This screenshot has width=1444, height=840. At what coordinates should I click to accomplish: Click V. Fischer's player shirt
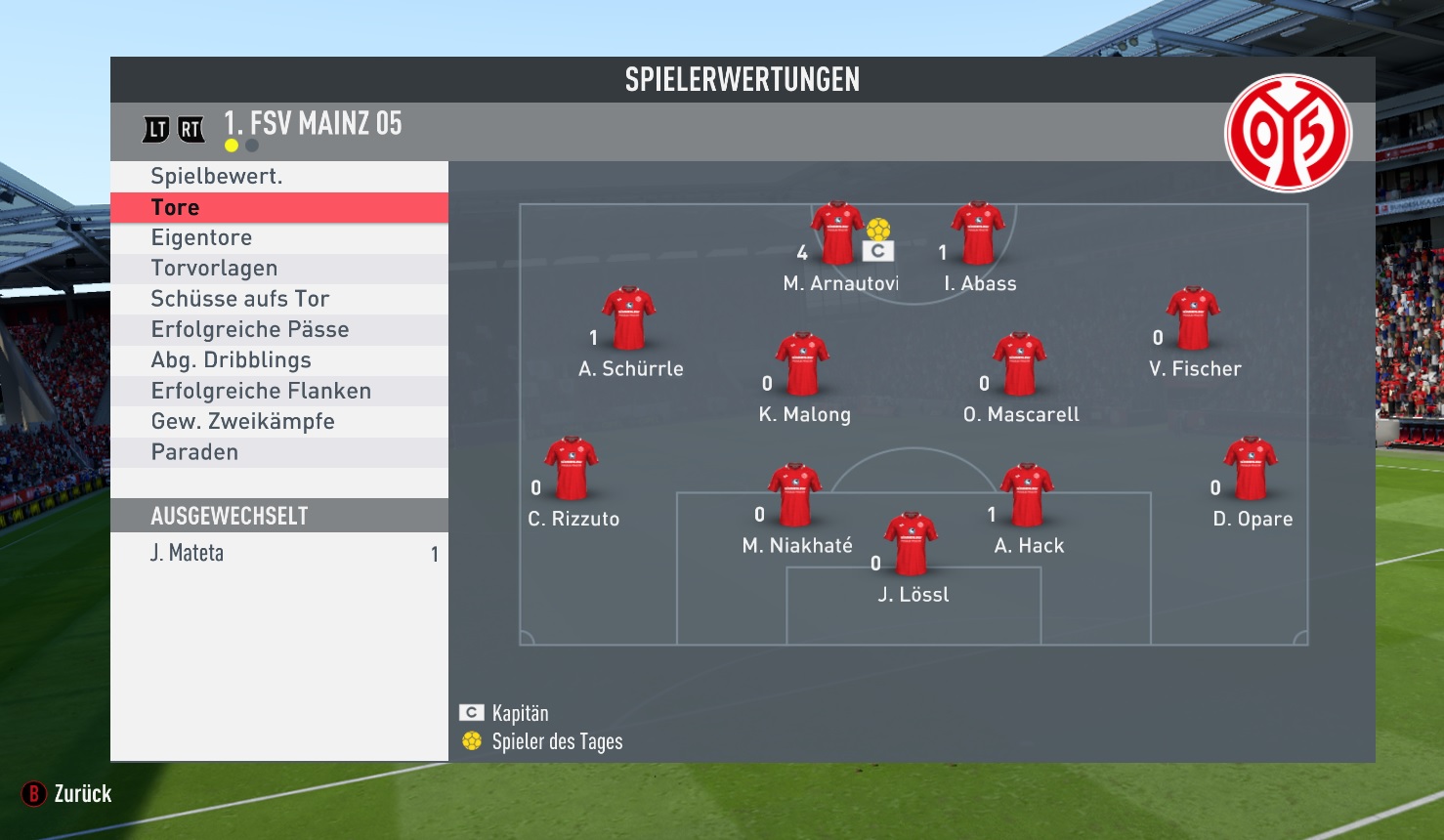tap(1193, 319)
